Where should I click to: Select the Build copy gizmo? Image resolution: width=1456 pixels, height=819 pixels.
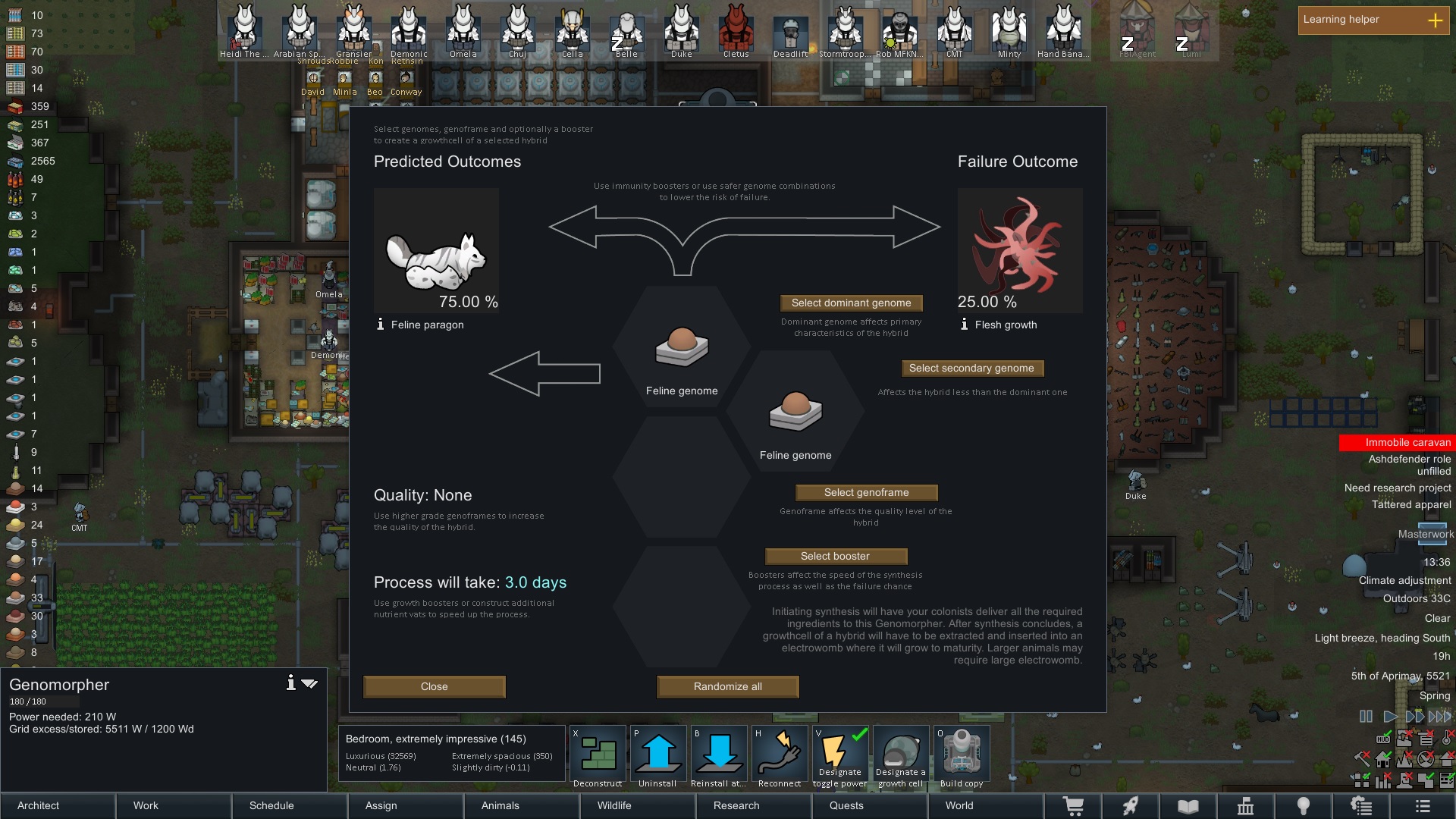coord(962,752)
